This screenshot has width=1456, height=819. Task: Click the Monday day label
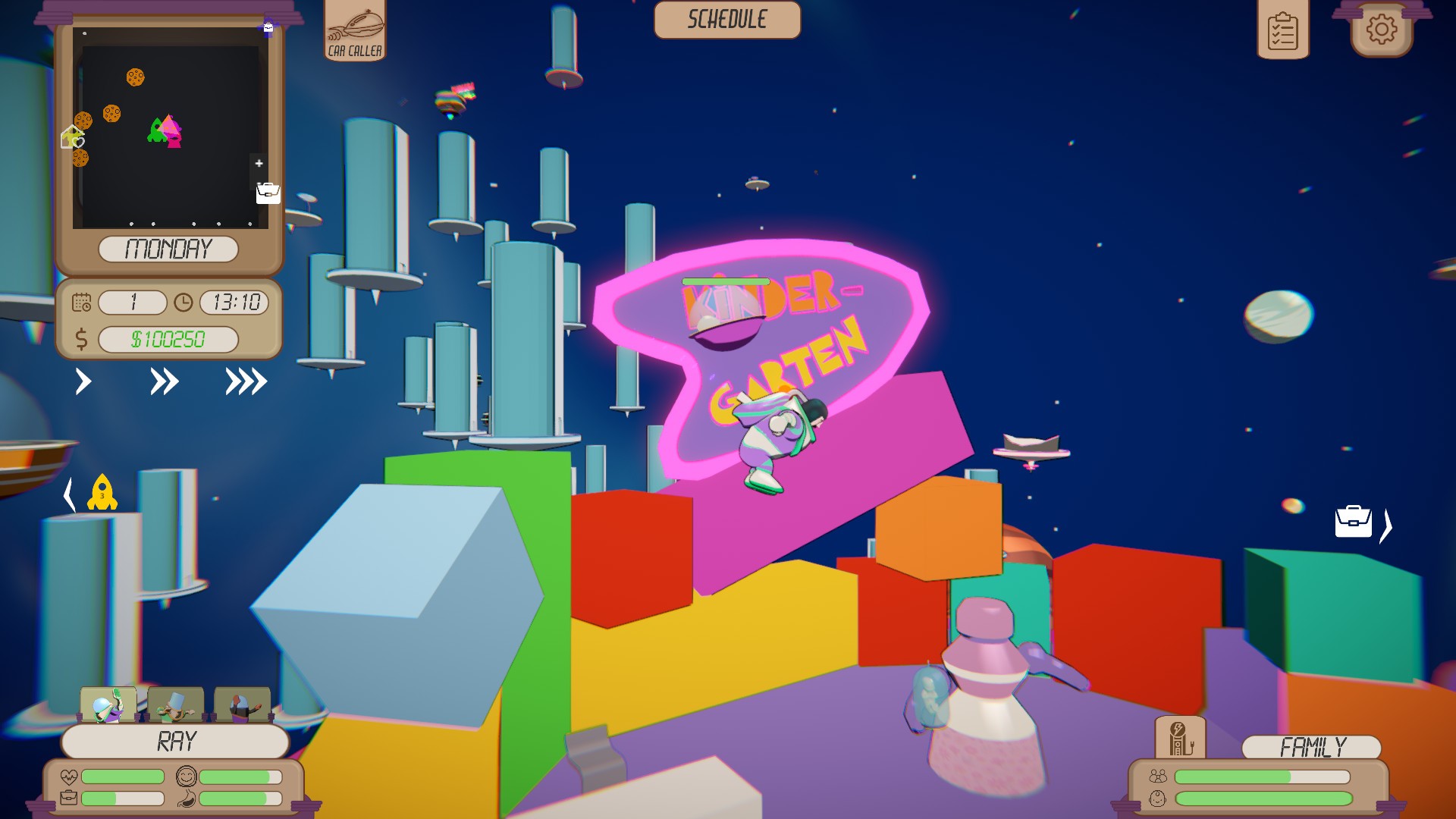point(170,247)
